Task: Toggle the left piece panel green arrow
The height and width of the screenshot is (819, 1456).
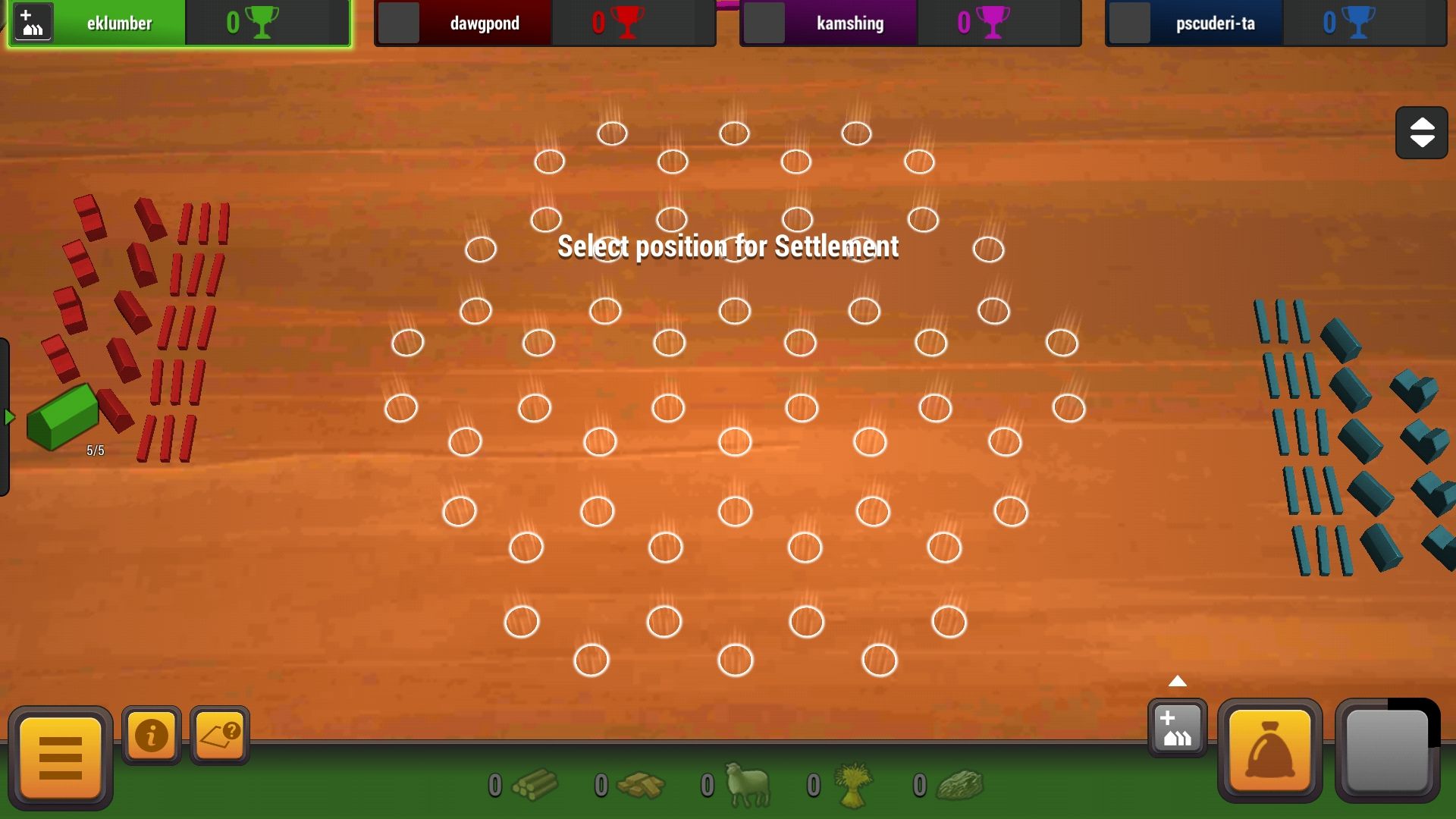Action: [8, 416]
